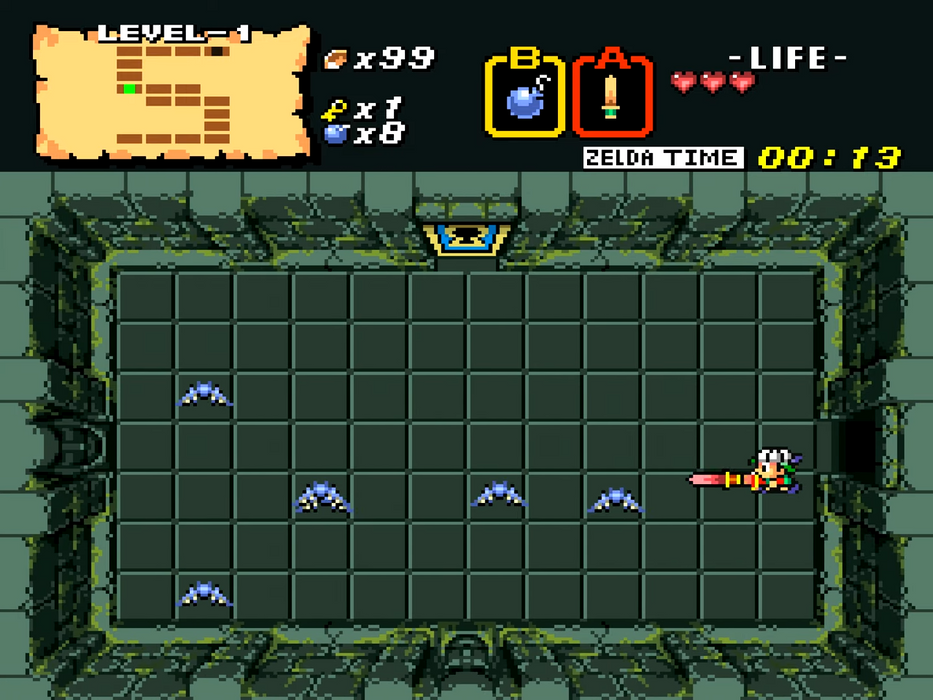
Task: Select the A-button sword item slot
Action: (x=611, y=95)
